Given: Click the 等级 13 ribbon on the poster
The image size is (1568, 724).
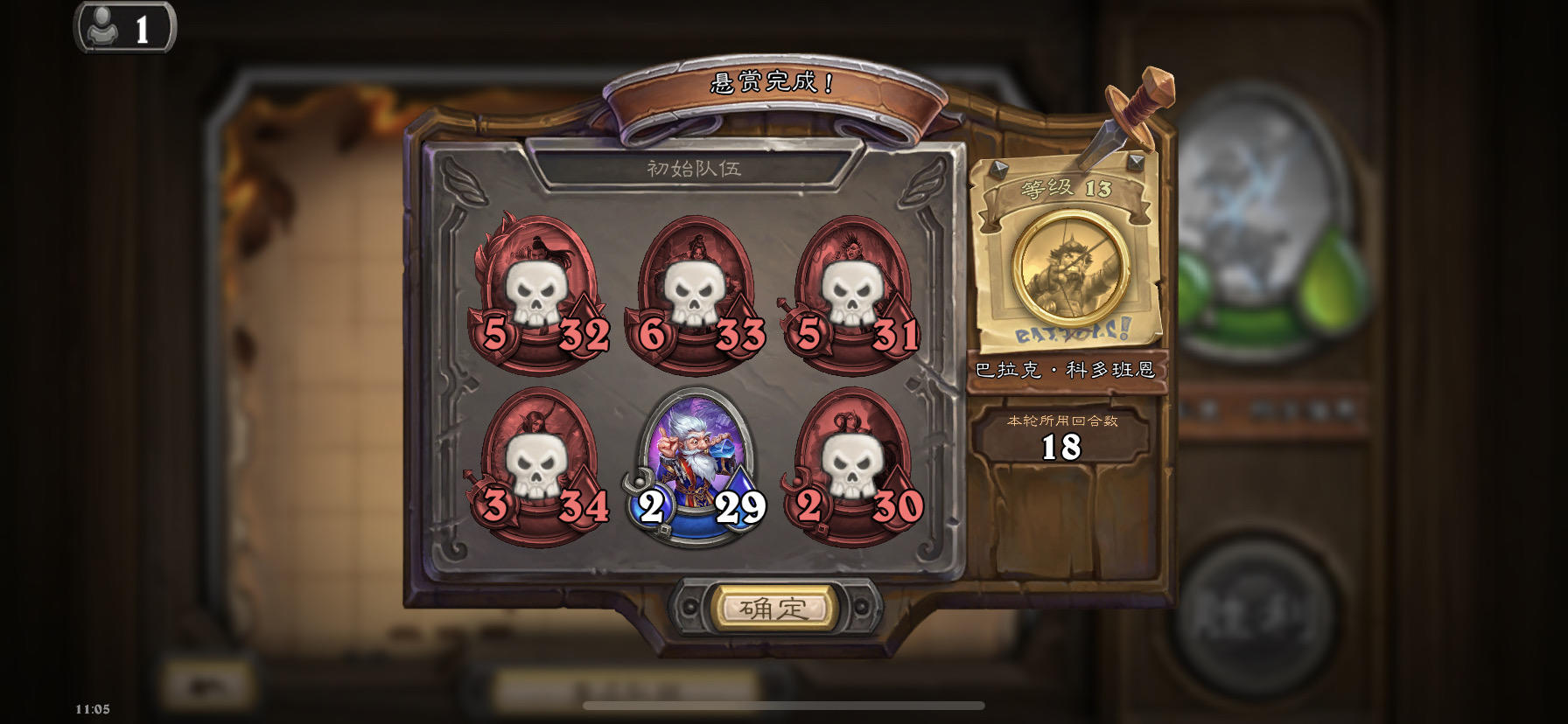Looking at the screenshot, I should coord(1067,185).
